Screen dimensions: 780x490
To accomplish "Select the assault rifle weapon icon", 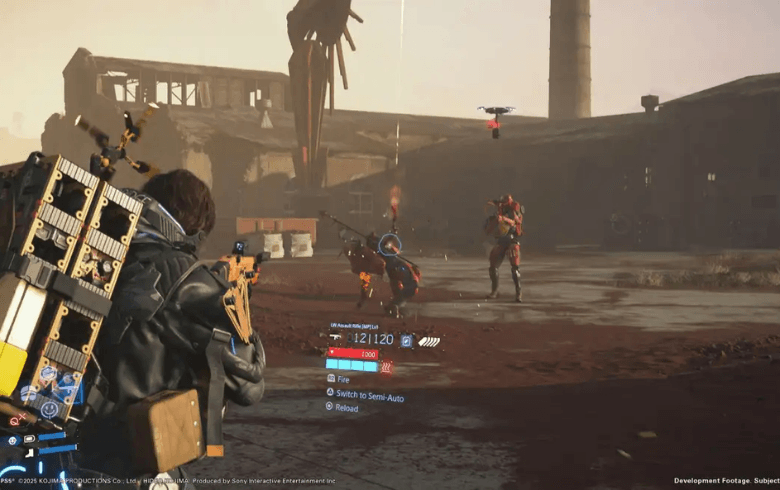I will [x=334, y=339].
